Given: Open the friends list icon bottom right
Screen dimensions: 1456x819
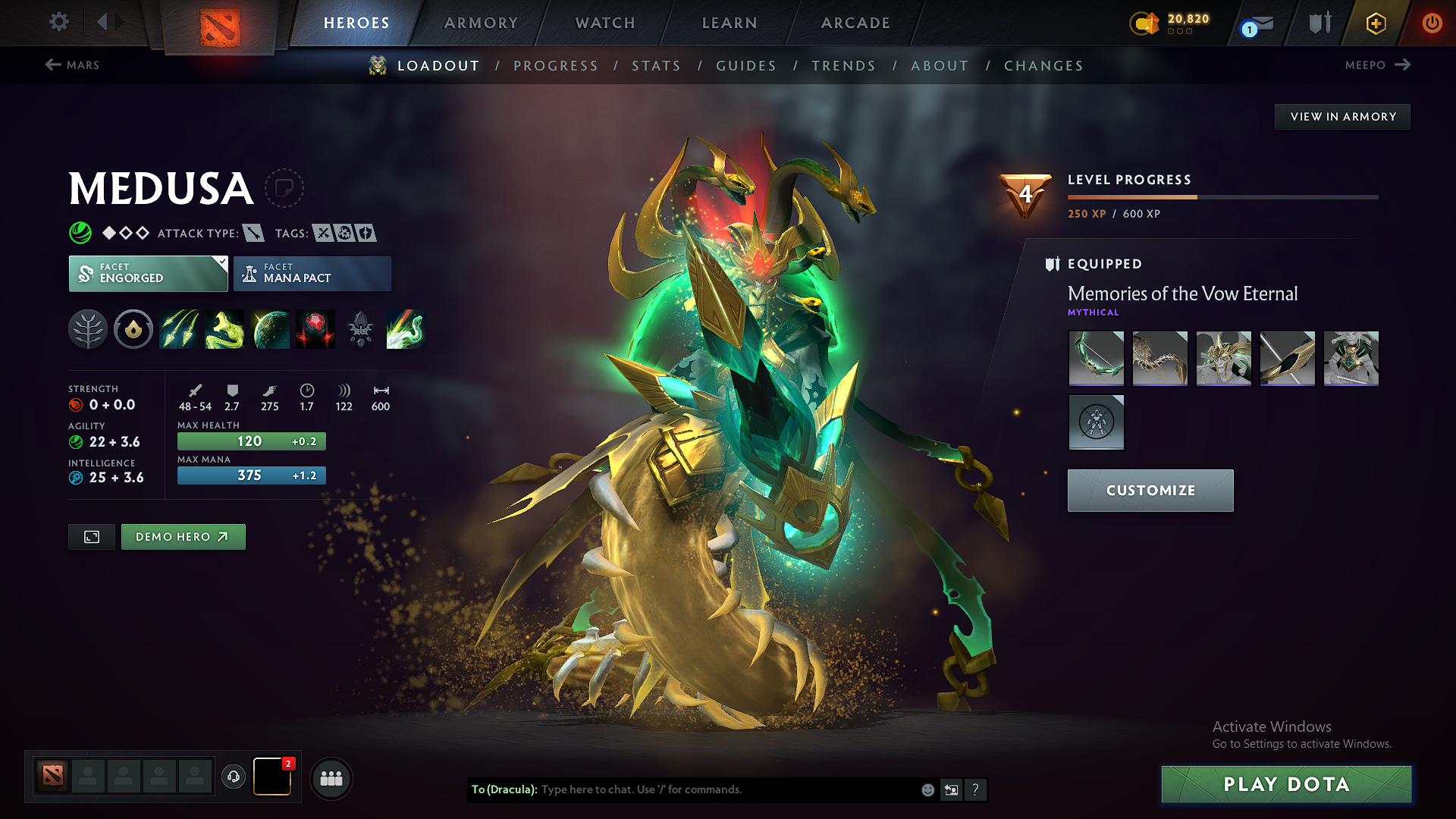Looking at the screenshot, I should pyautogui.click(x=331, y=779).
